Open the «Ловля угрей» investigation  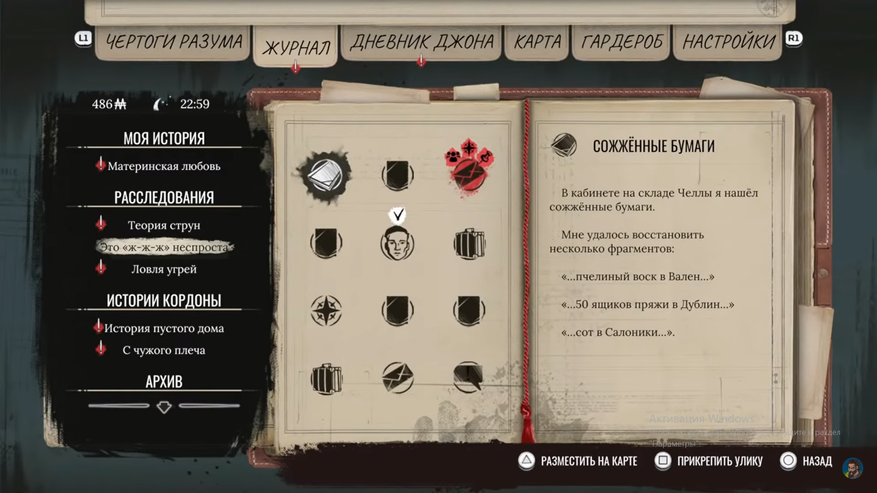(x=164, y=269)
